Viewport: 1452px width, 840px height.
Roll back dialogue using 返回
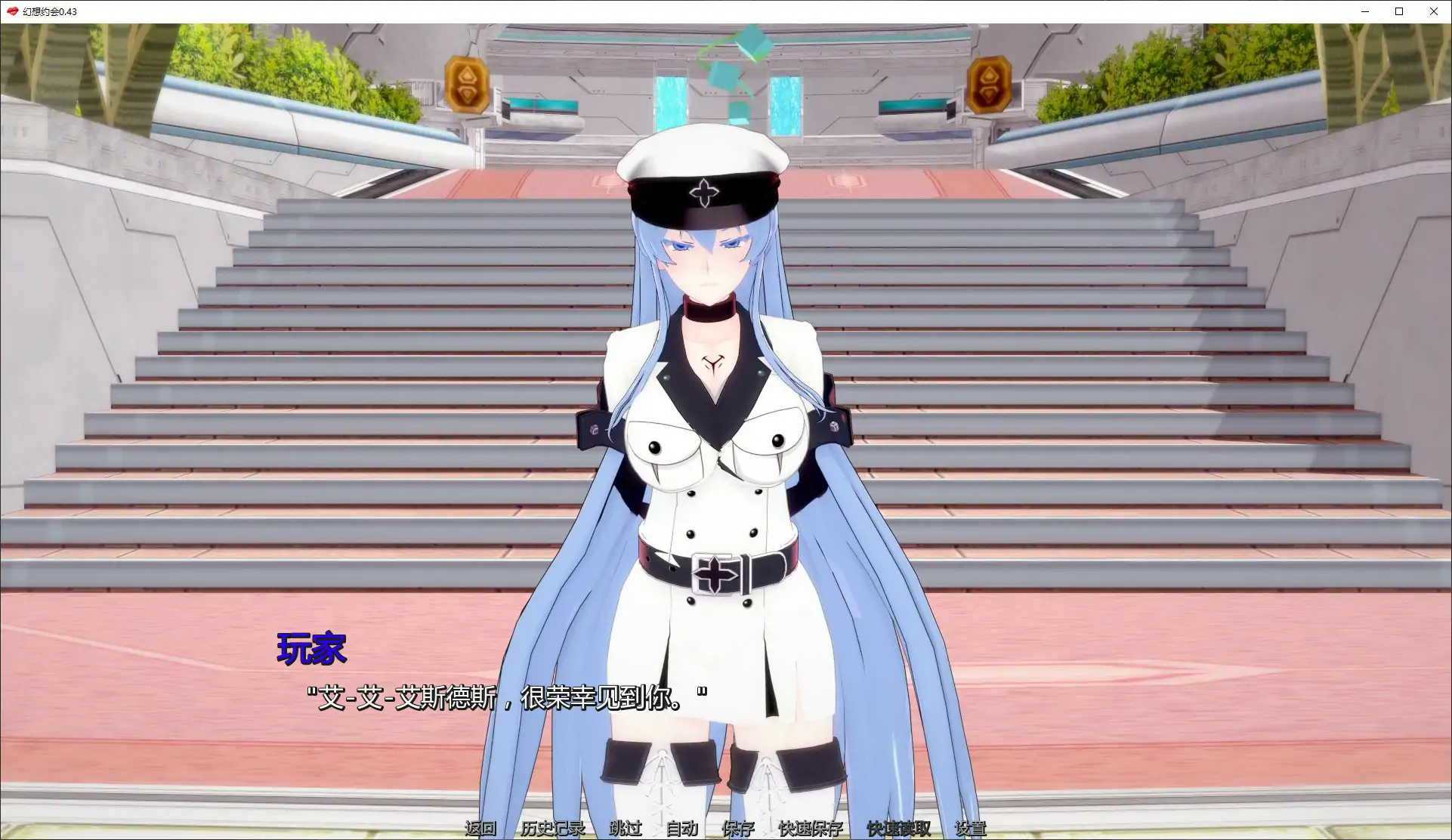point(481,829)
